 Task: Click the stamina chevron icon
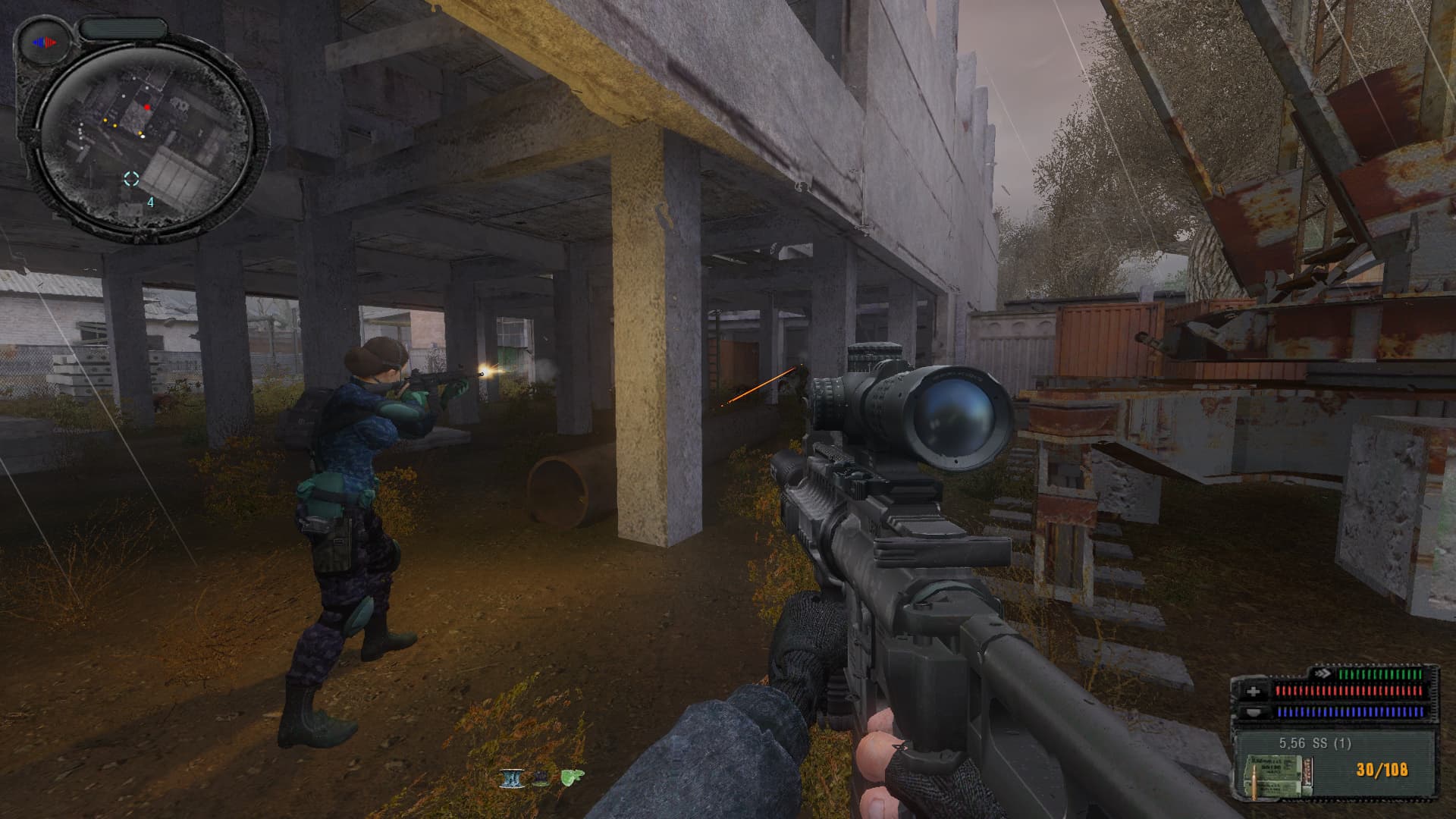(x=1323, y=673)
